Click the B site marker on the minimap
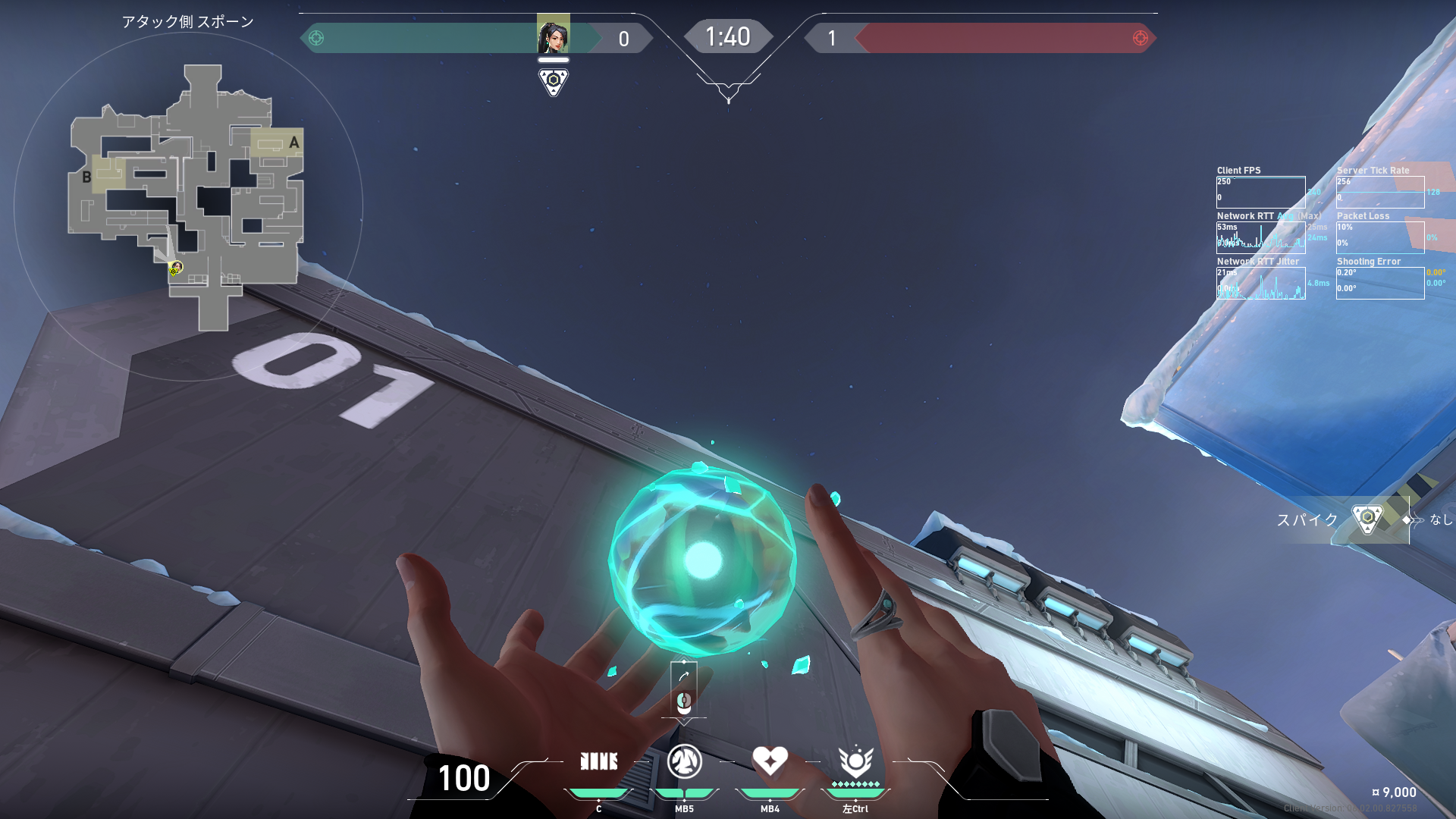 tap(86, 177)
